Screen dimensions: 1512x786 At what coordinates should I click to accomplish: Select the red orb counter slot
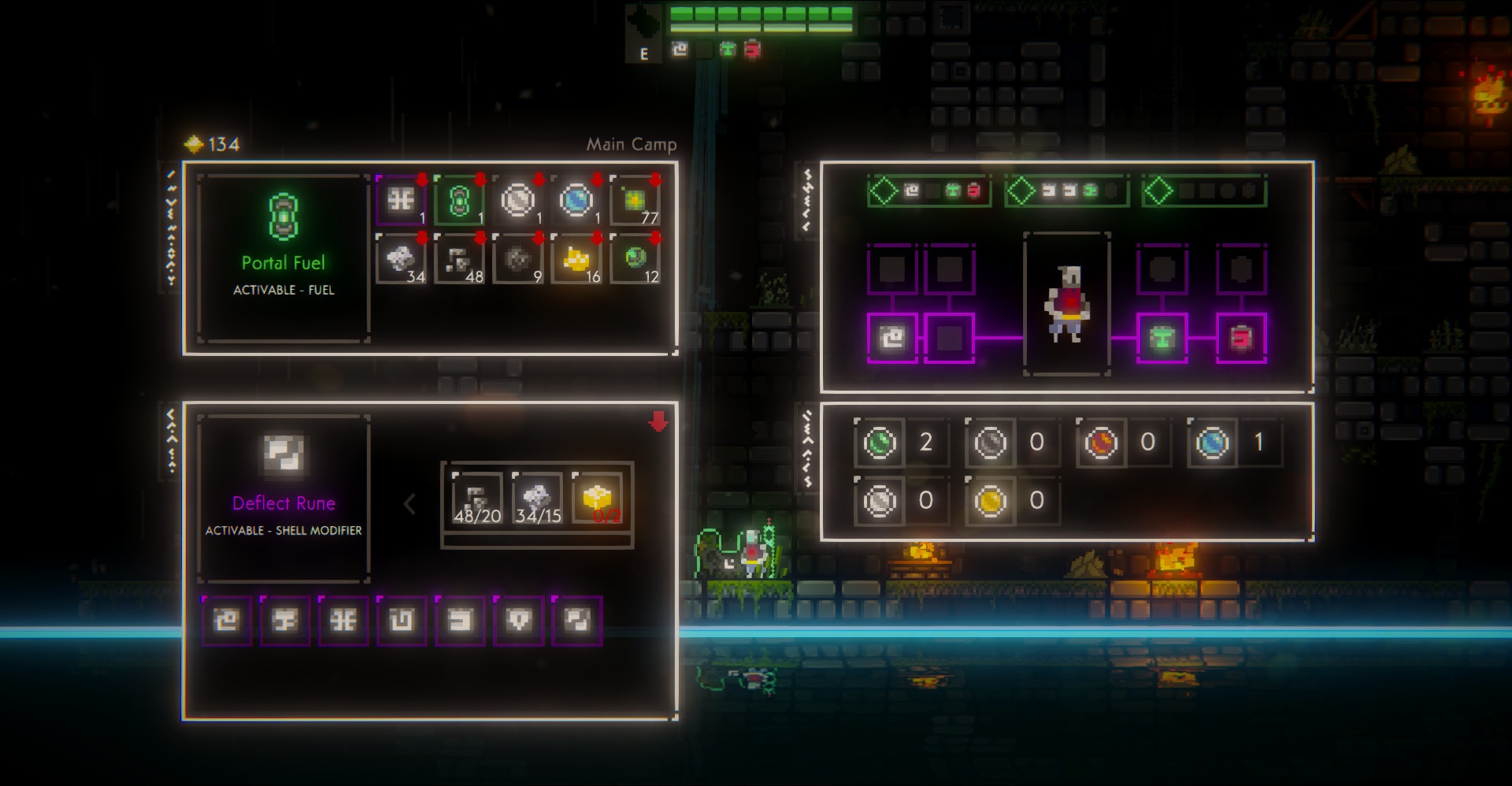[1101, 443]
